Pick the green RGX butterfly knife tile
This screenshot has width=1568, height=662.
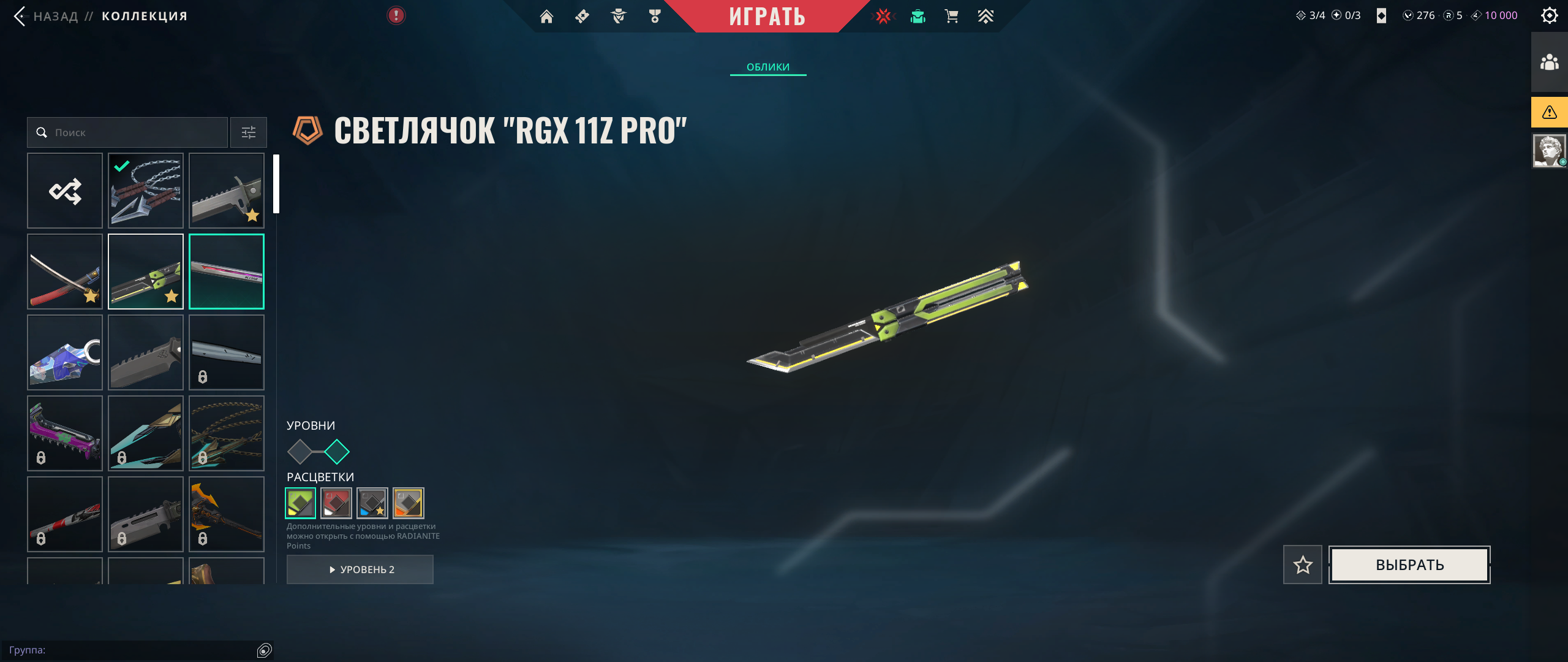click(x=146, y=272)
